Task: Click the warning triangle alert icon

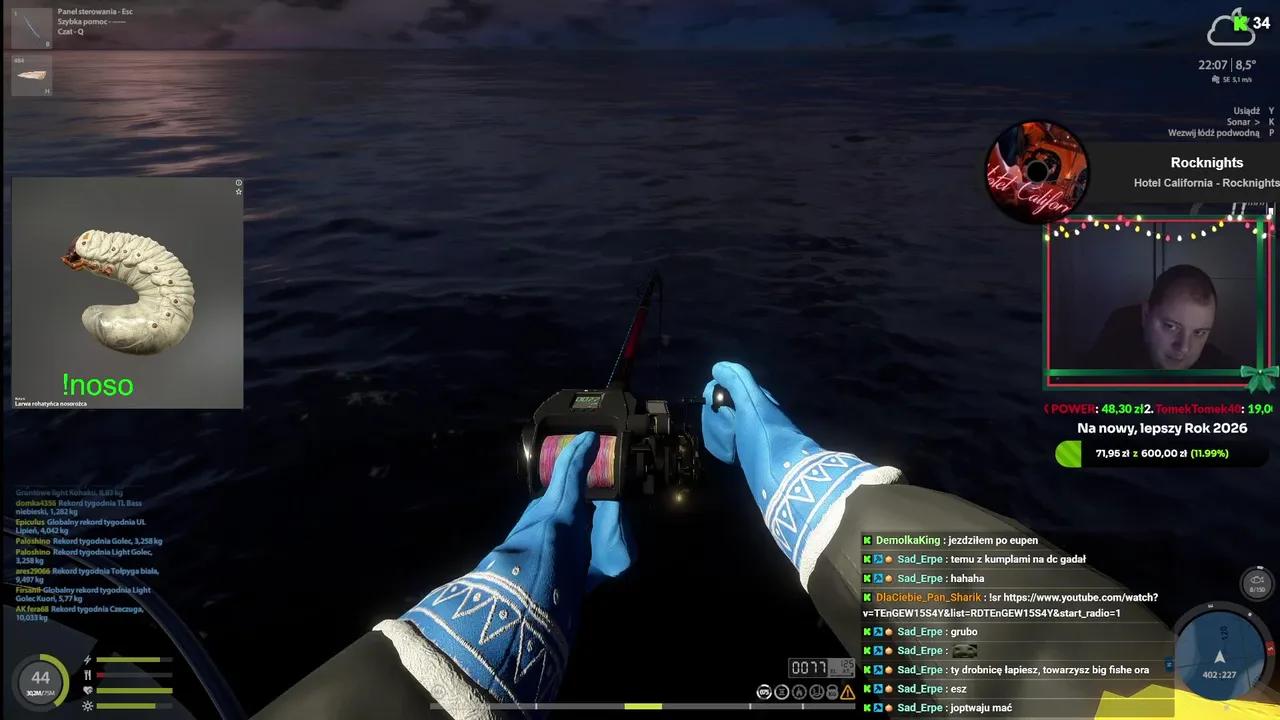Action: (847, 693)
